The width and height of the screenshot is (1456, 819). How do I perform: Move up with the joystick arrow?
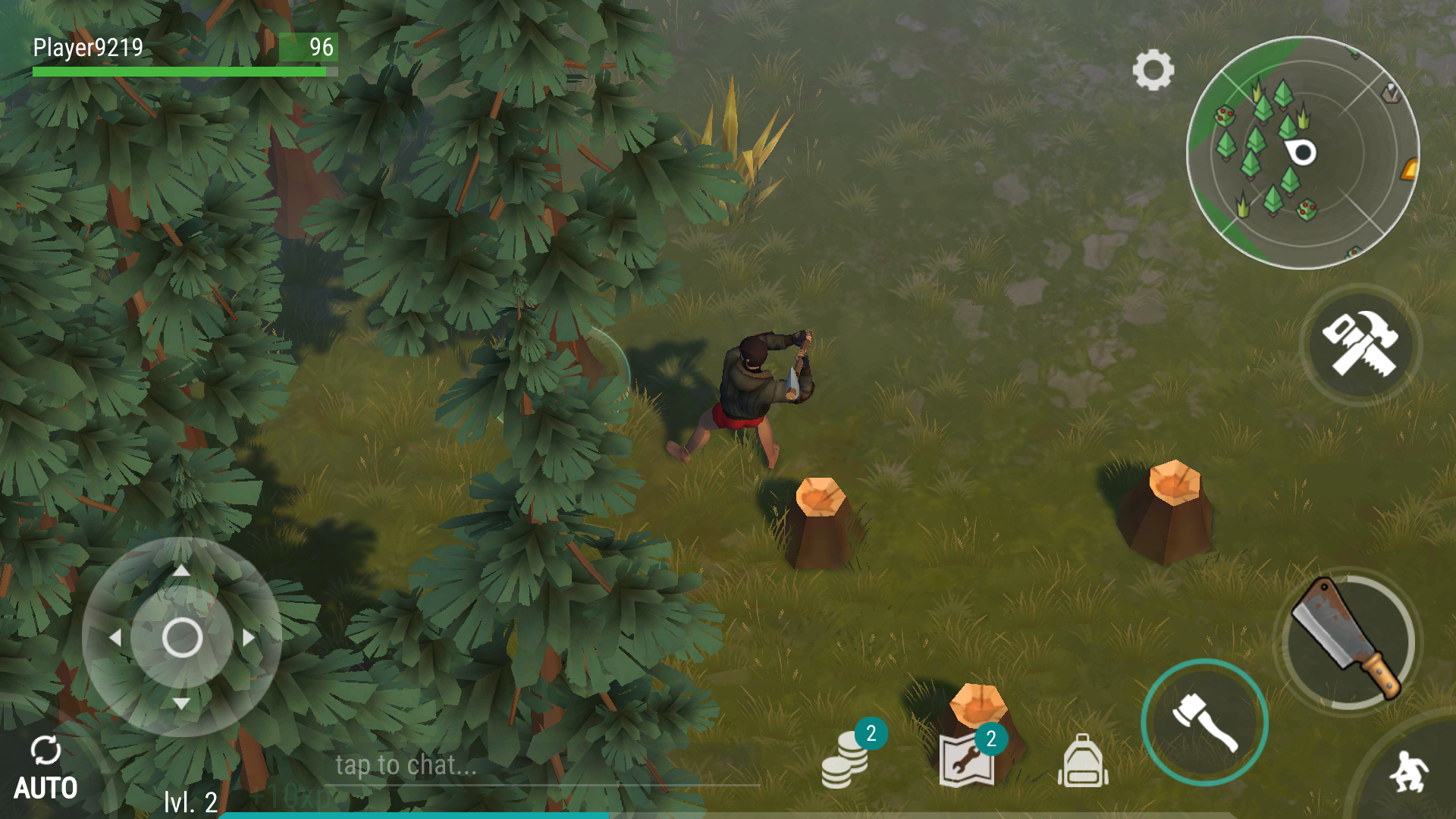coord(181,570)
